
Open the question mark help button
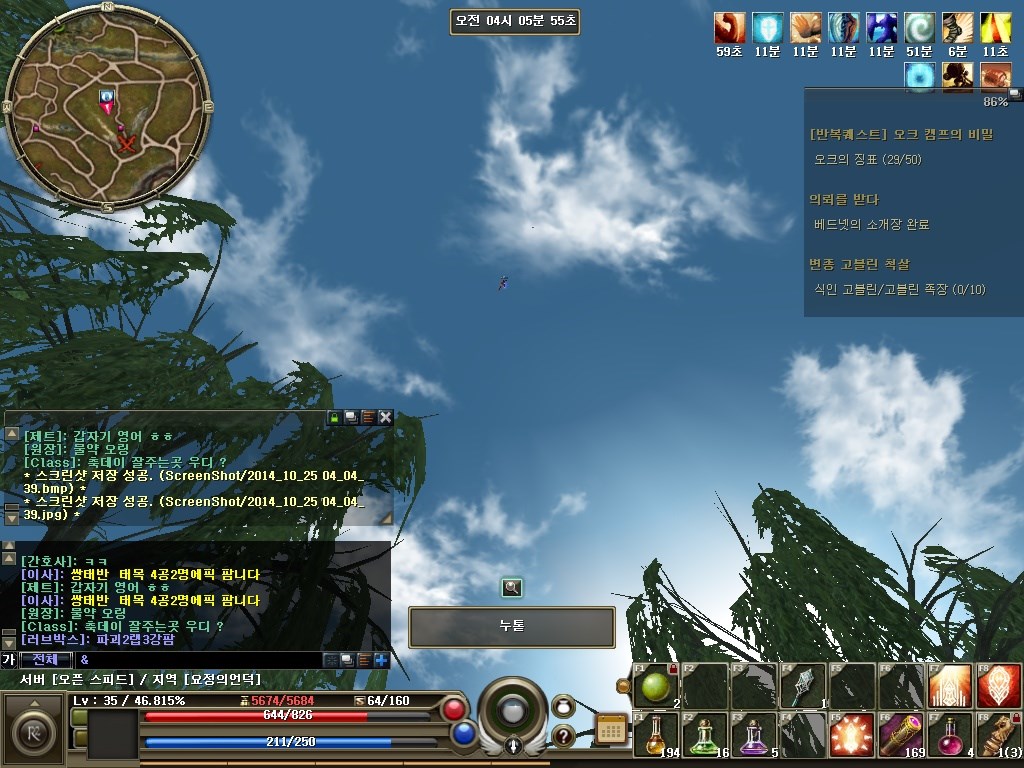point(563,736)
